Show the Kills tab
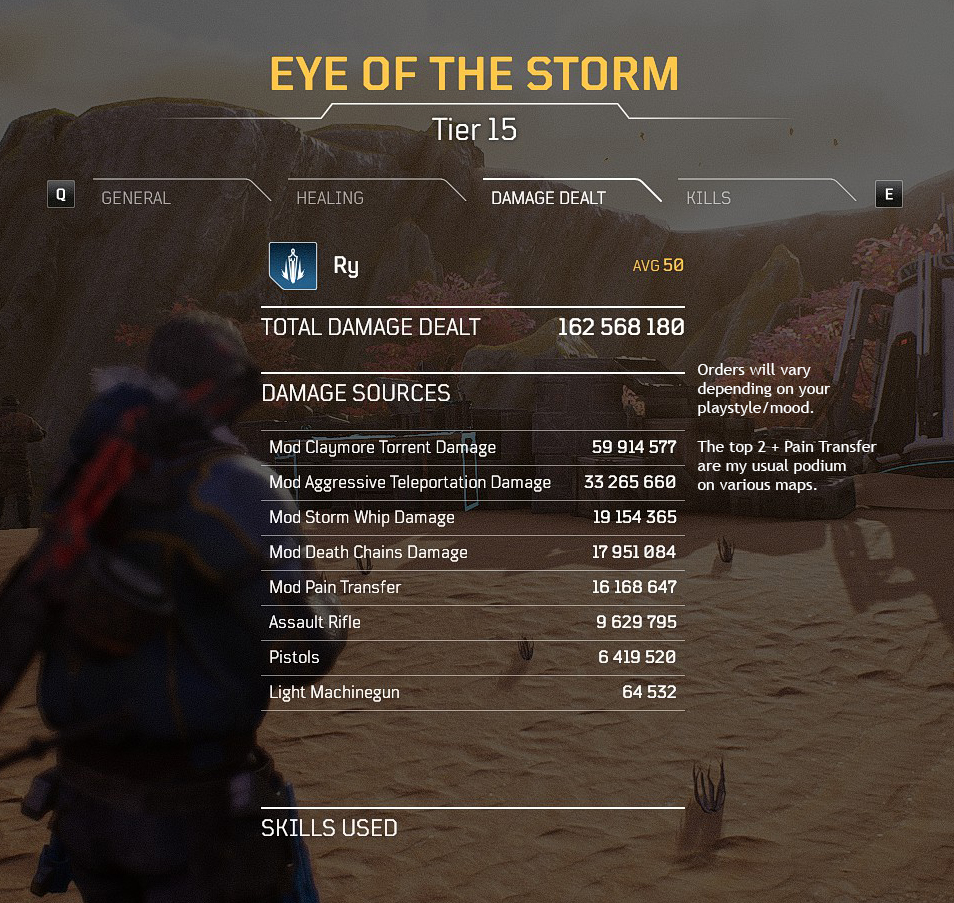 (708, 198)
